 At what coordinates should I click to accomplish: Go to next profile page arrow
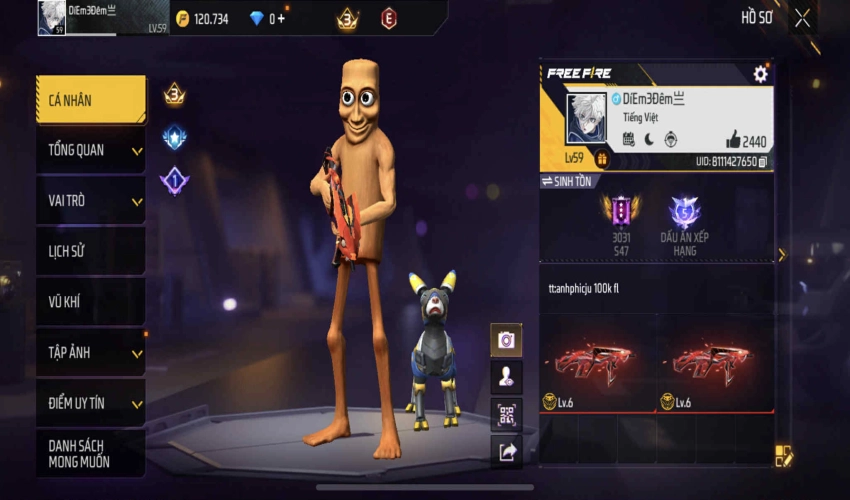click(781, 255)
